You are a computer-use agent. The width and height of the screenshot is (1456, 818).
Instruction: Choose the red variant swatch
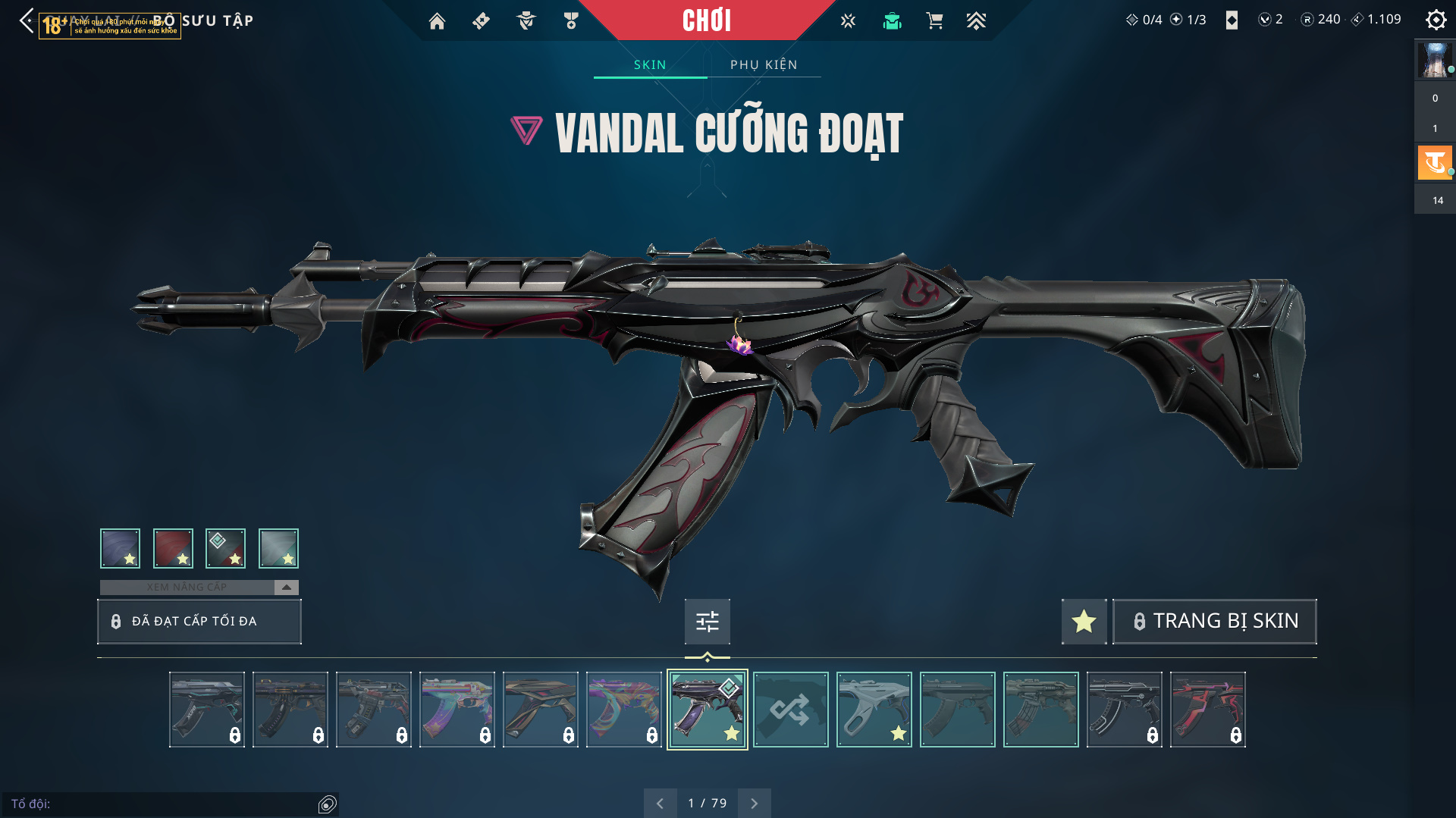(x=173, y=548)
